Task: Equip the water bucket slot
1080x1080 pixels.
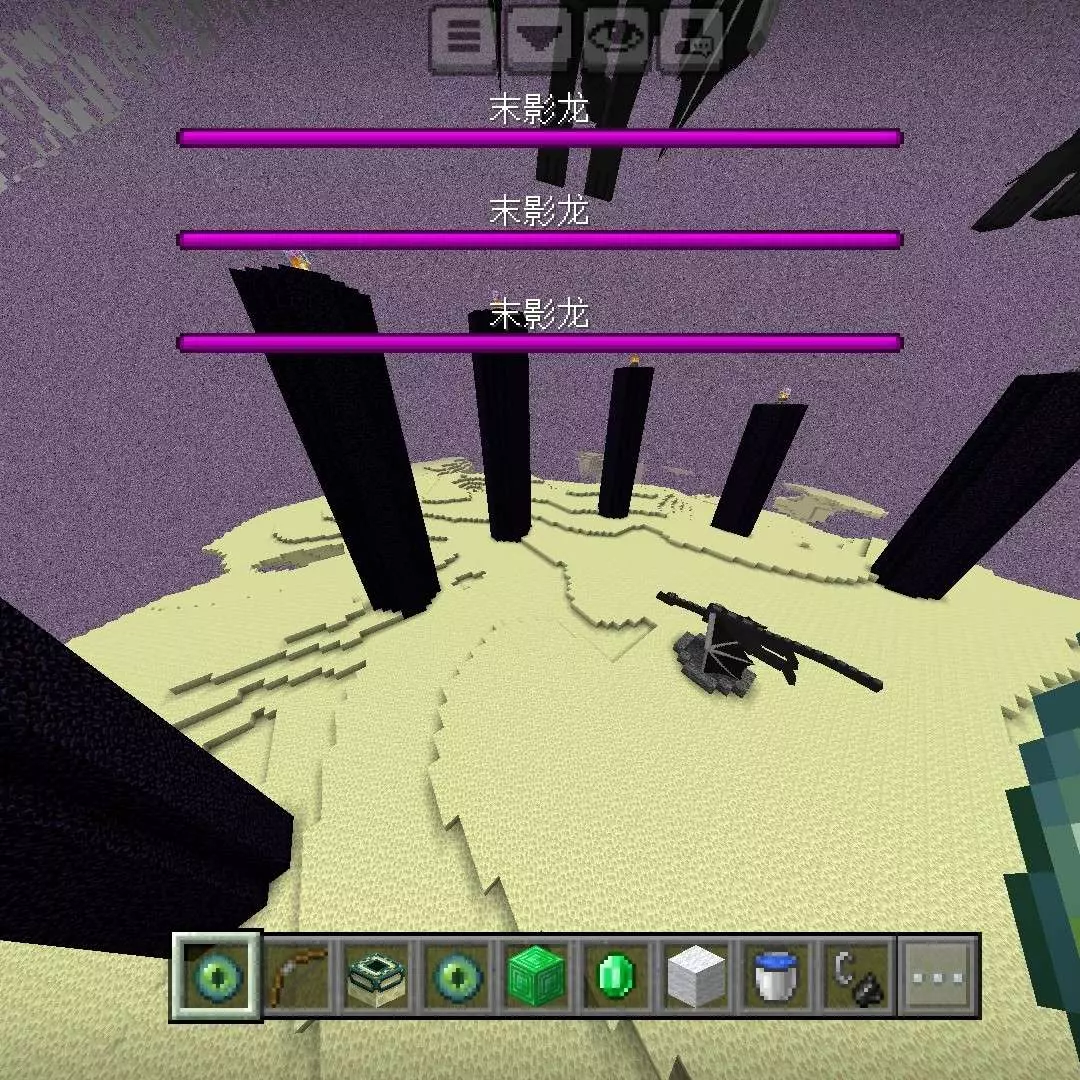Action: click(777, 975)
